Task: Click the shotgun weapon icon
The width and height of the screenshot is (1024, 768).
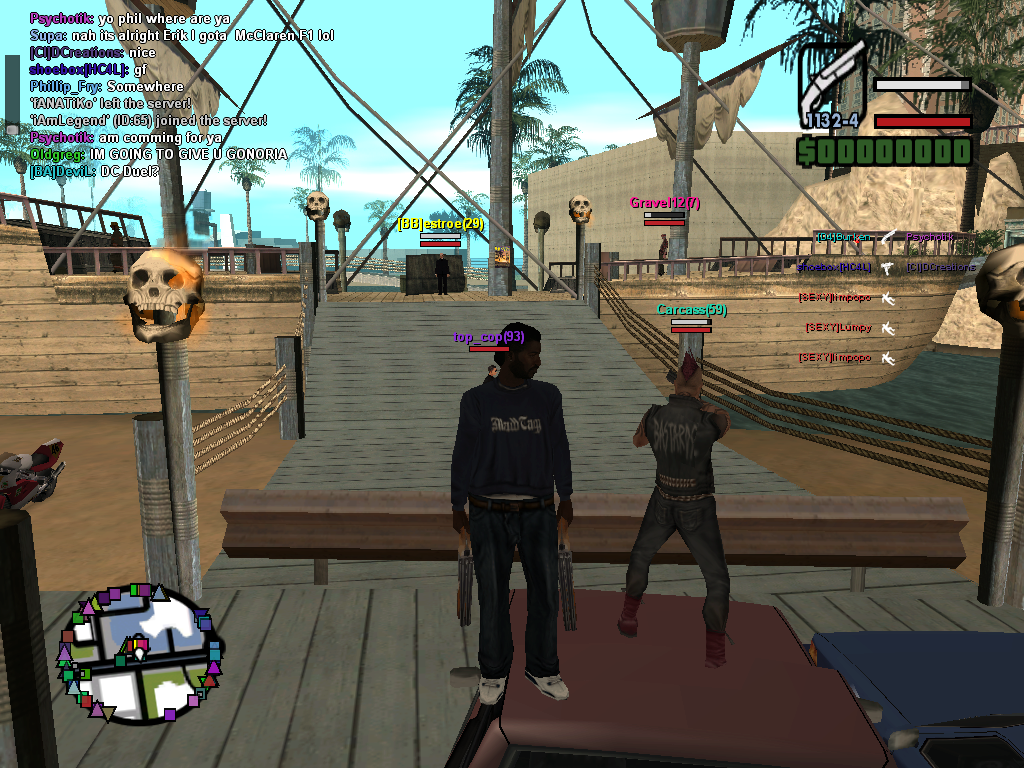Action: (x=831, y=82)
